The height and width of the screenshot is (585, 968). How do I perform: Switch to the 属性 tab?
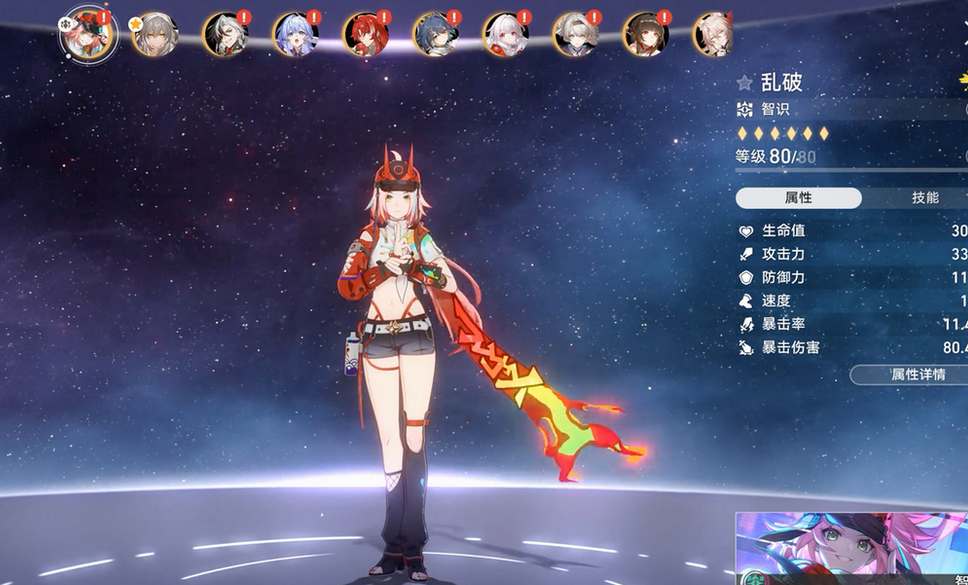(798, 198)
